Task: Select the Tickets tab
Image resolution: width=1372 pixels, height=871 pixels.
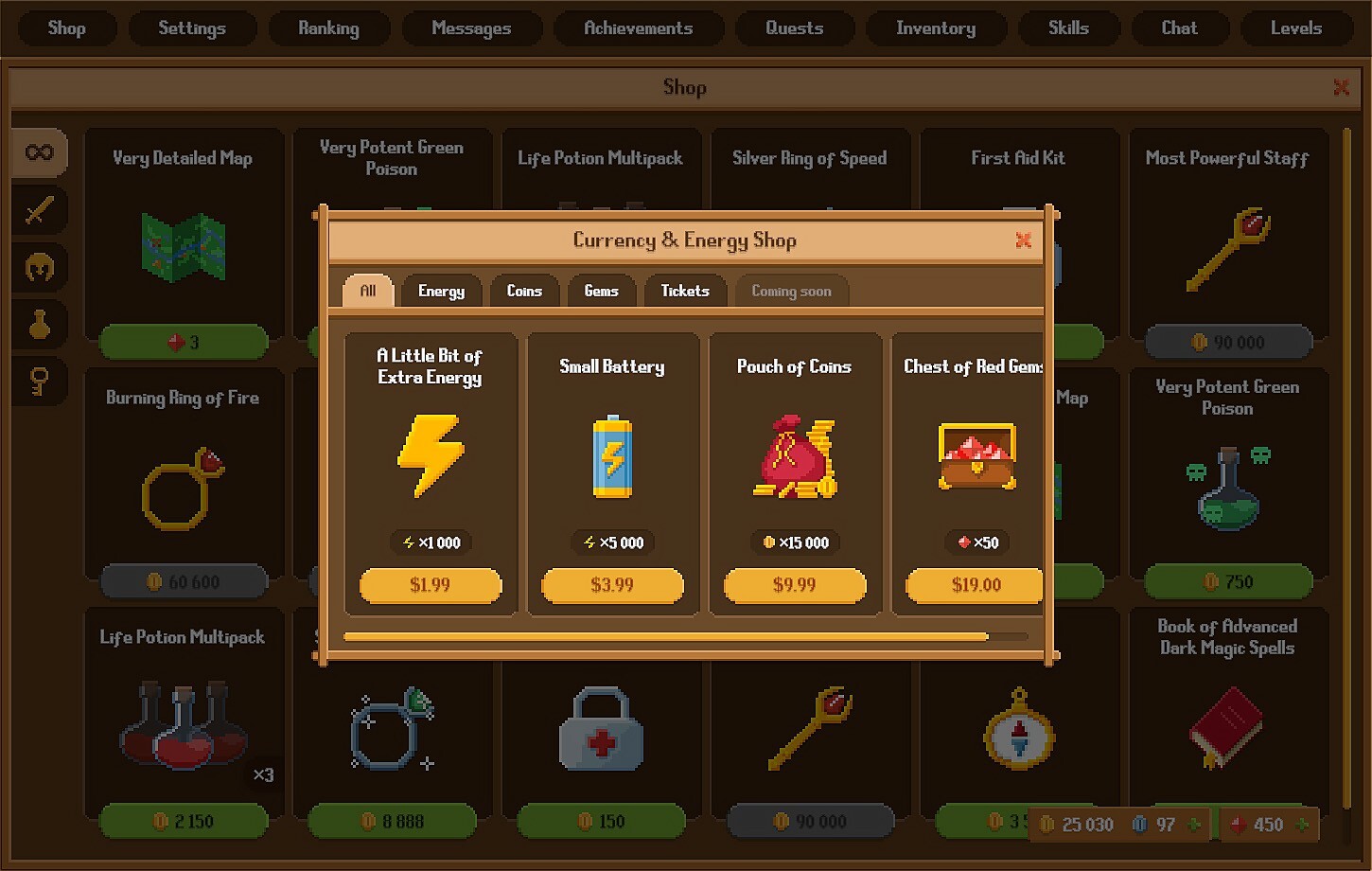Action: pyautogui.click(x=685, y=291)
